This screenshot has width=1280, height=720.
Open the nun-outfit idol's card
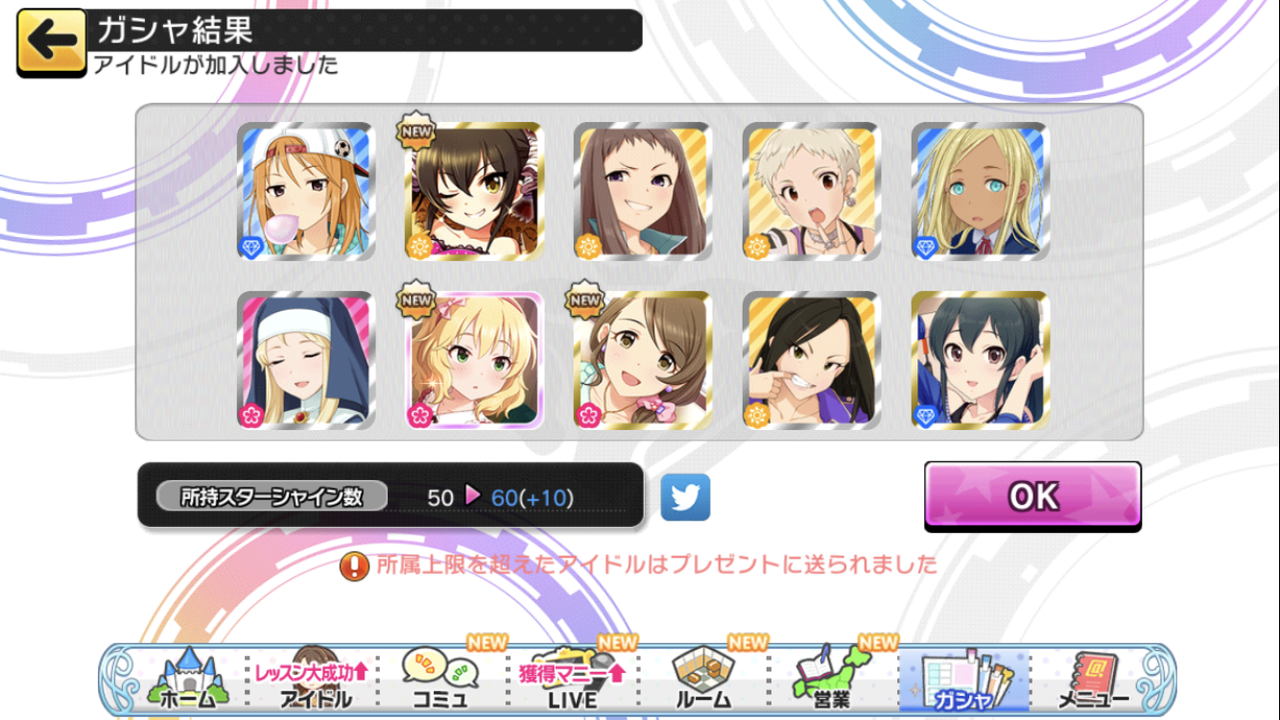(x=305, y=360)
